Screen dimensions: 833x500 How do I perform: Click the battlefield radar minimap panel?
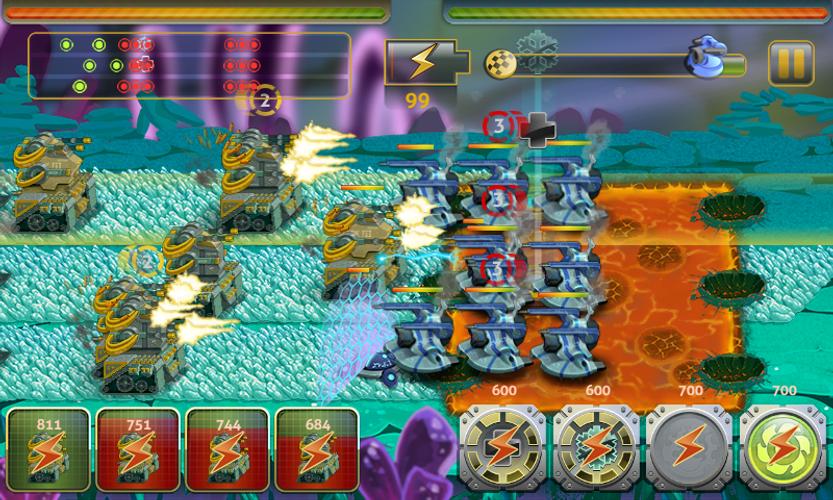point(189,66)
